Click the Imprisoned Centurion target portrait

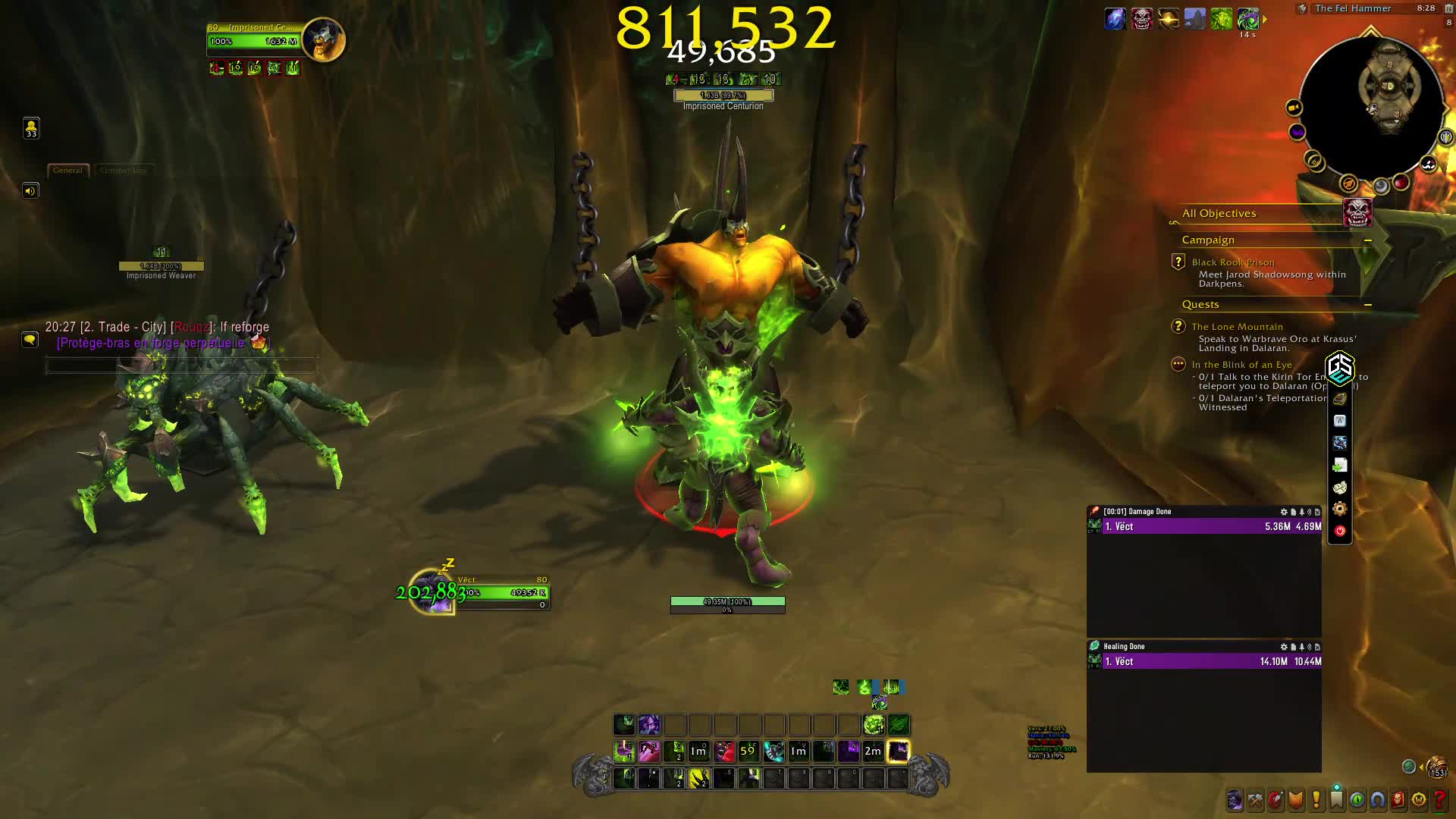[x=324, y=39]
